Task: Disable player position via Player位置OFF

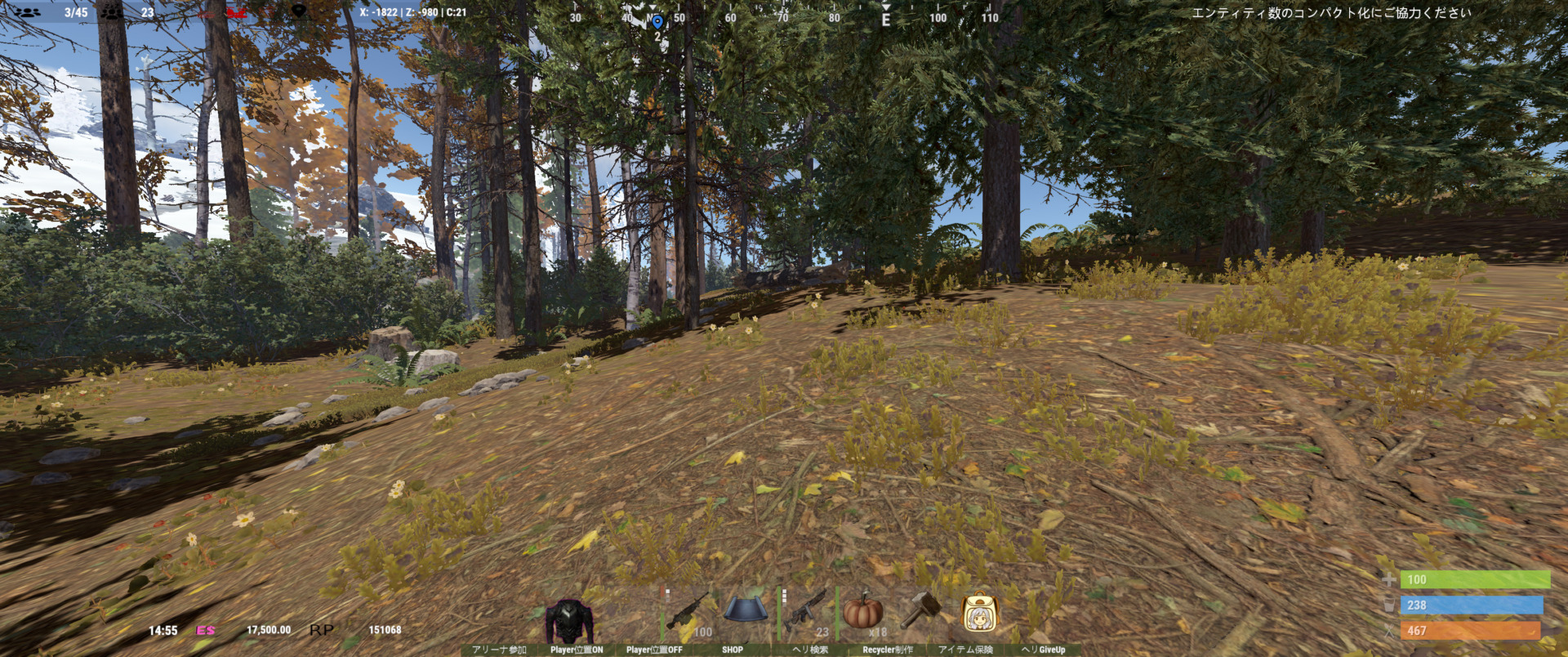Action: (x=653, y=648)
